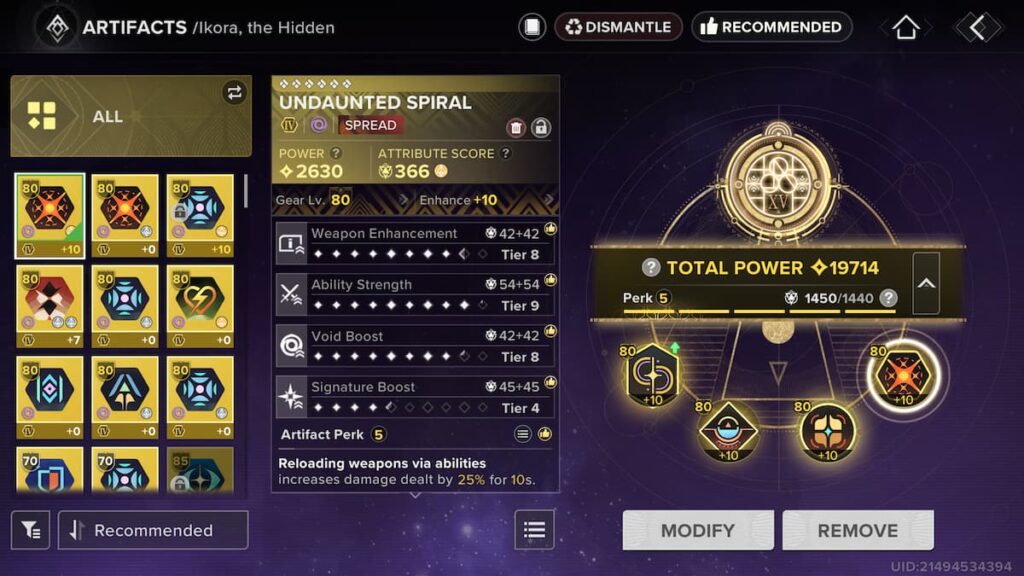Click the trash icon on Undaunted Spiral
The image size is (1024, 576).
point(516,127)
